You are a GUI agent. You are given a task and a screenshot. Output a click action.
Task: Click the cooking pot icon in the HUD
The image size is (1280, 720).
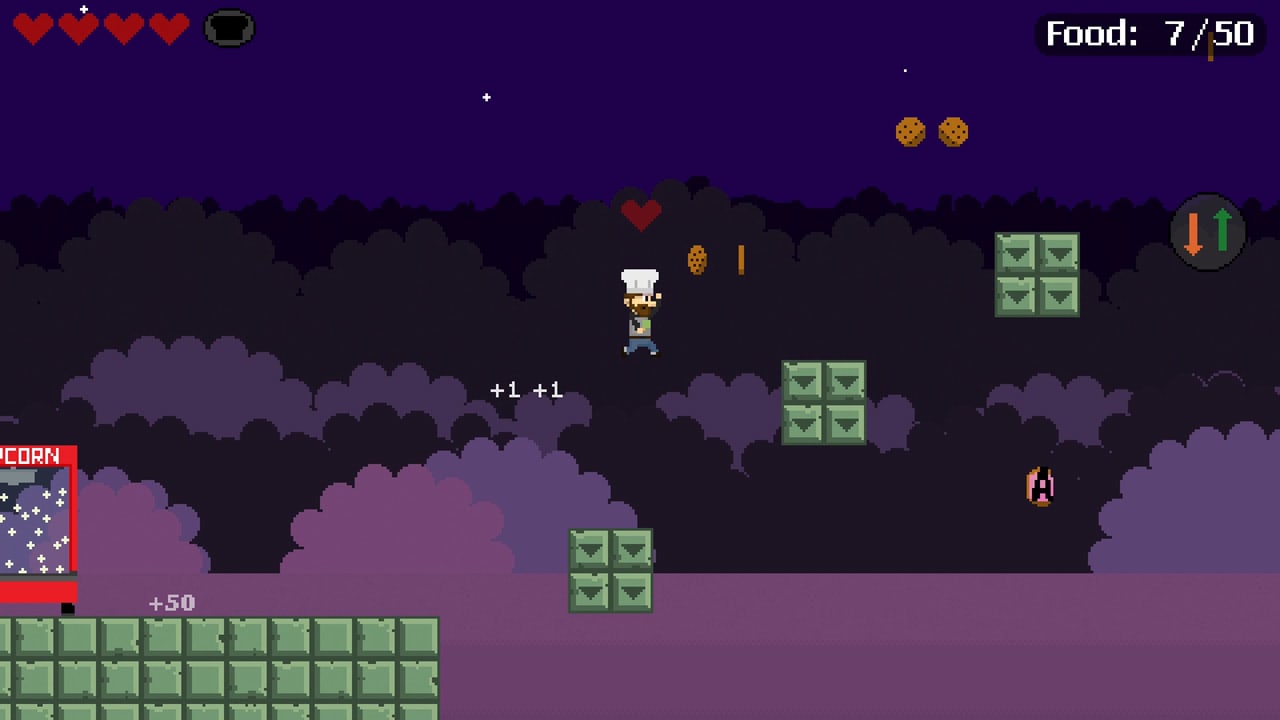coord(228,28)
